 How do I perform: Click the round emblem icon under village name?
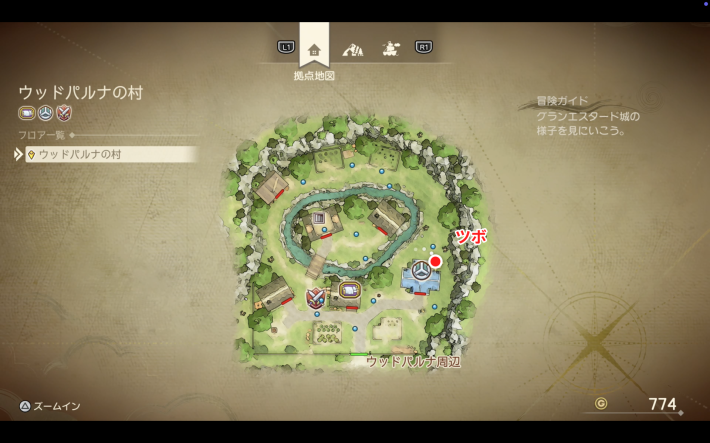pyautogui.click(x=45, y=113)
